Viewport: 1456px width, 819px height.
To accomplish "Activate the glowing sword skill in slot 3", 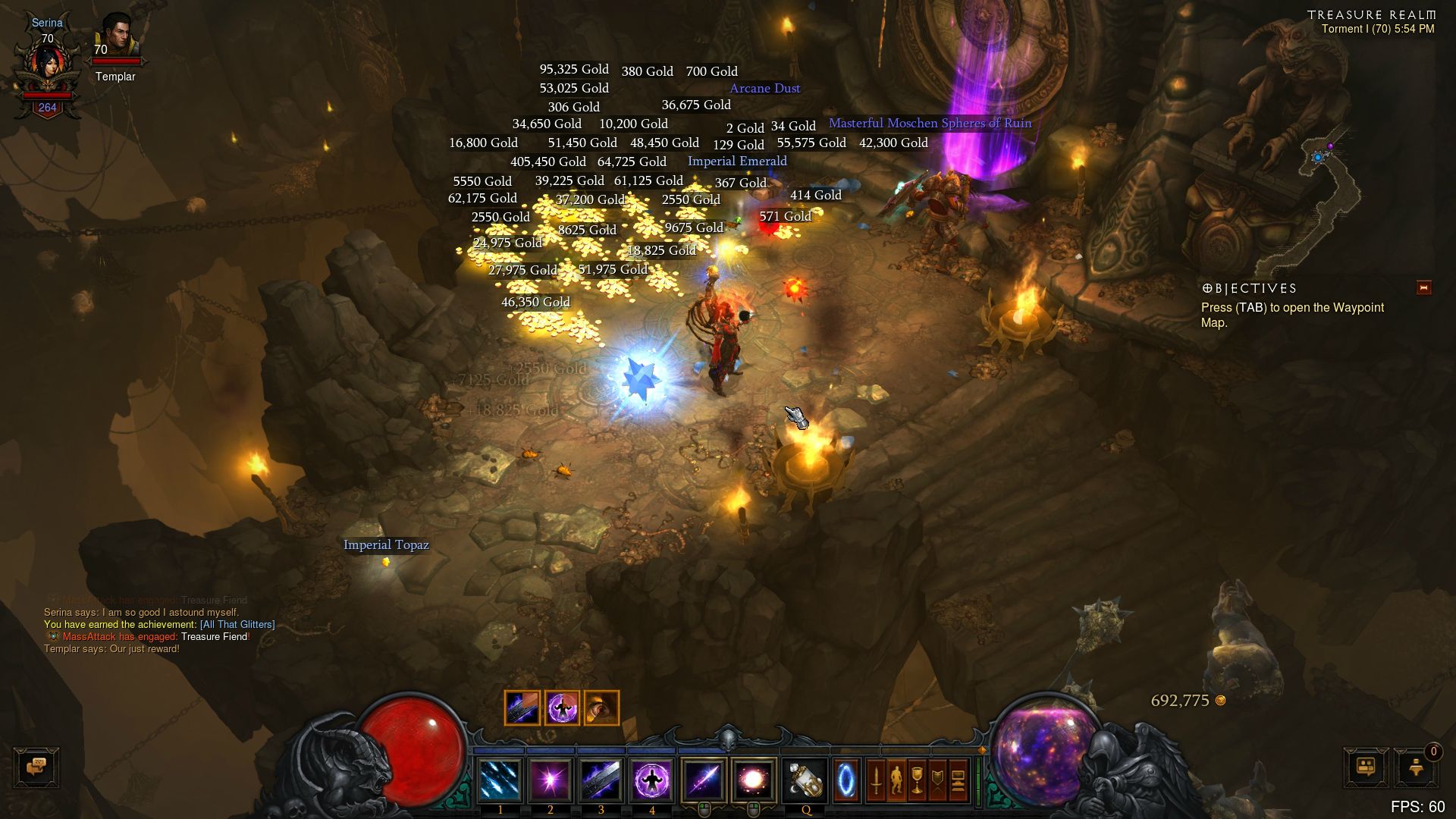I will point(601,780).
